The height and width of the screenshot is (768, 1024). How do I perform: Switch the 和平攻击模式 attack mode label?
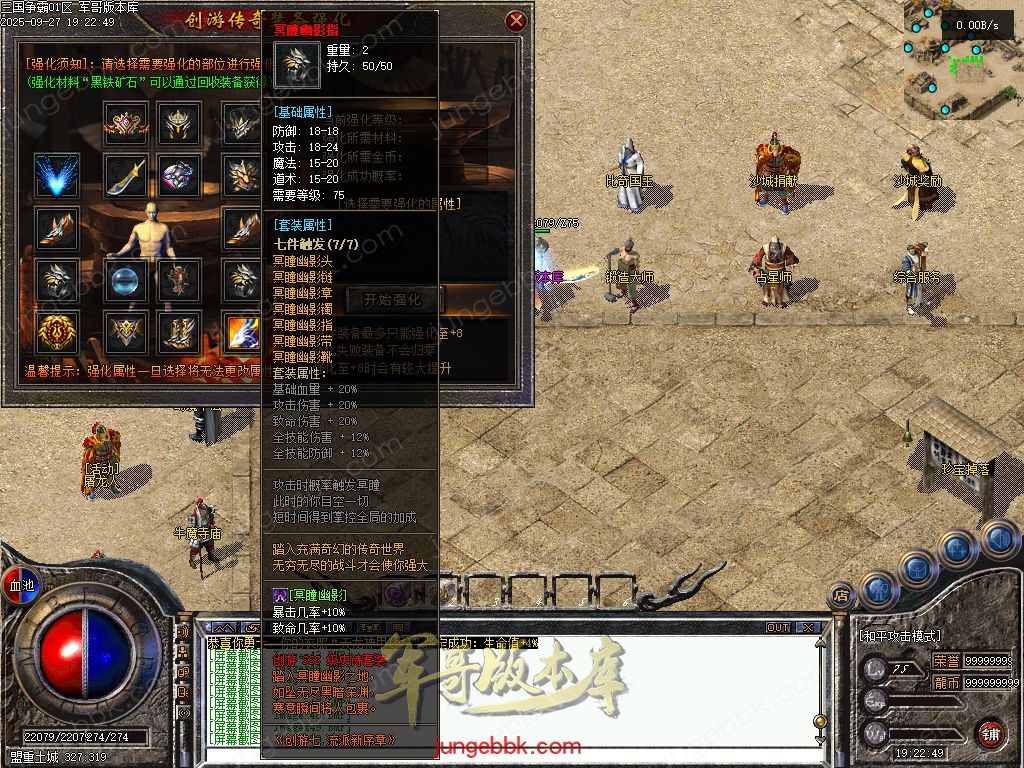coord(900,635)
